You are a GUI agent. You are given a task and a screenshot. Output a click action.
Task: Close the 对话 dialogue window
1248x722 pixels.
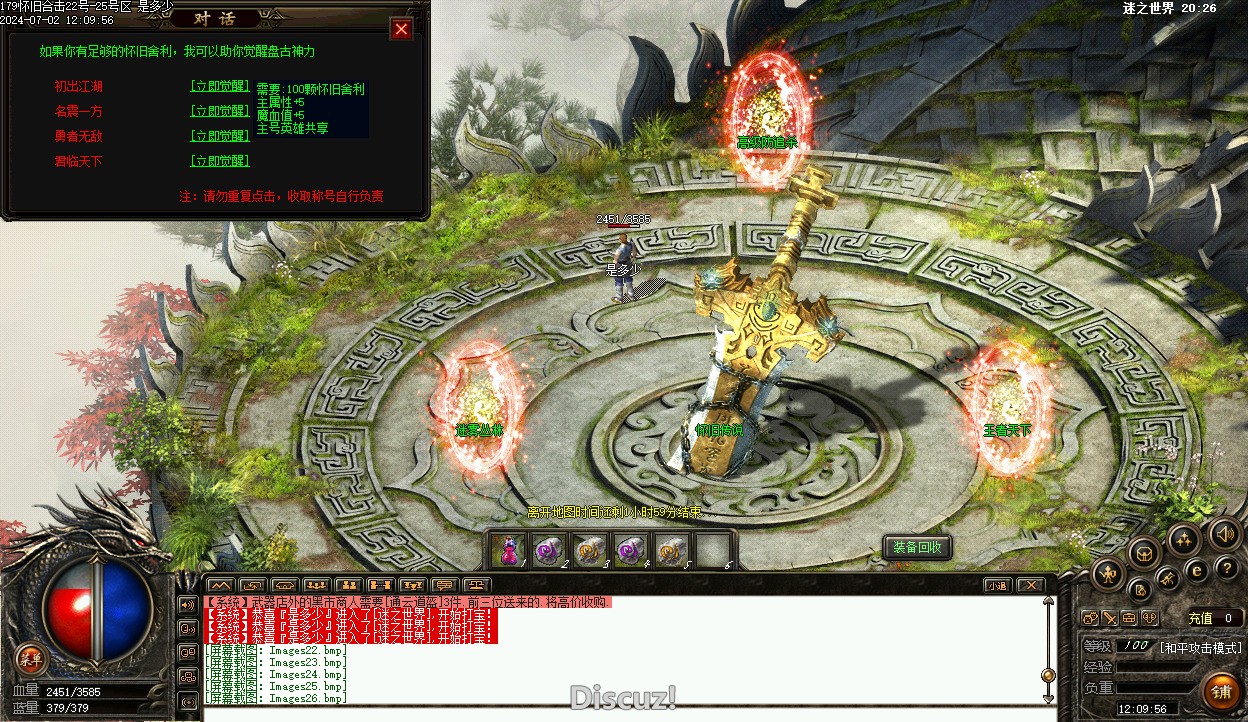point(401,29)
